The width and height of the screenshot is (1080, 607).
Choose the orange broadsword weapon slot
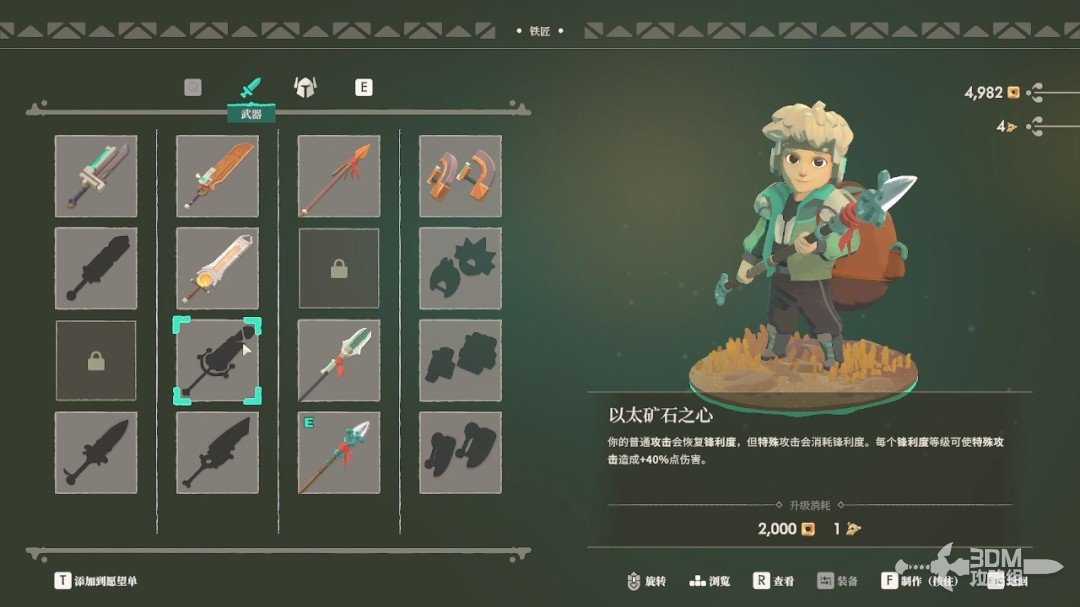point(217,176)
